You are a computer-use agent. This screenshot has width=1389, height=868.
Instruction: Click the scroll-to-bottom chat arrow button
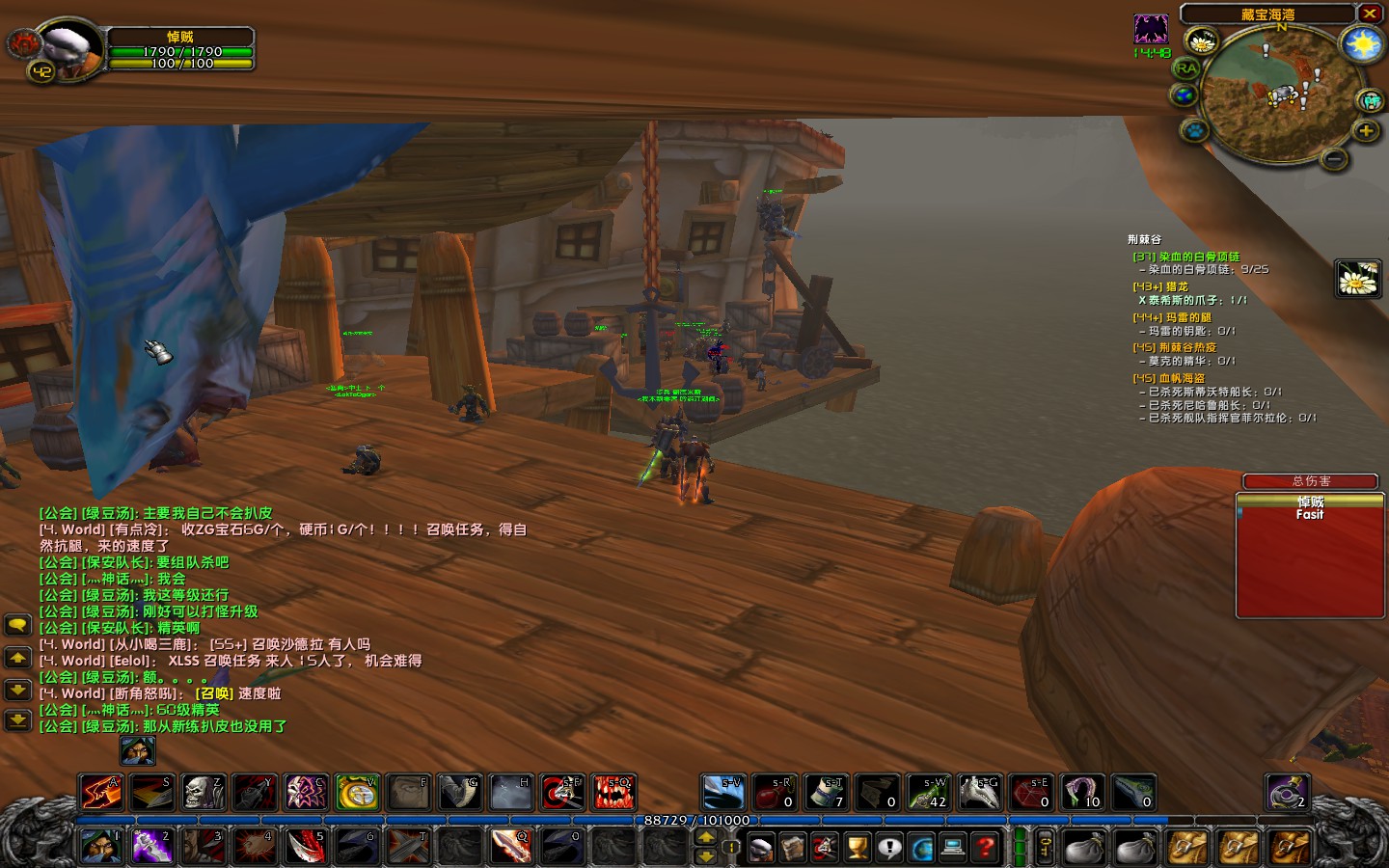(x=18, y=719)
